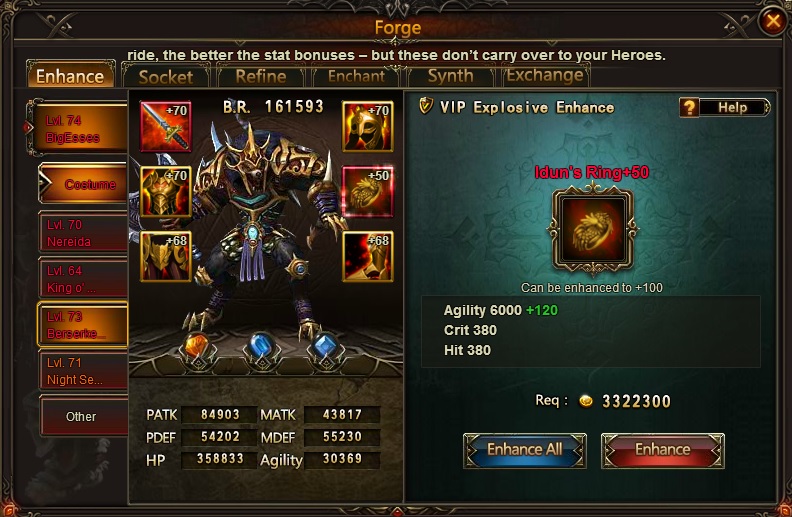Switch to the Socket tab
The height and width of the screenshot is (517, 792).
click(166, 76)
